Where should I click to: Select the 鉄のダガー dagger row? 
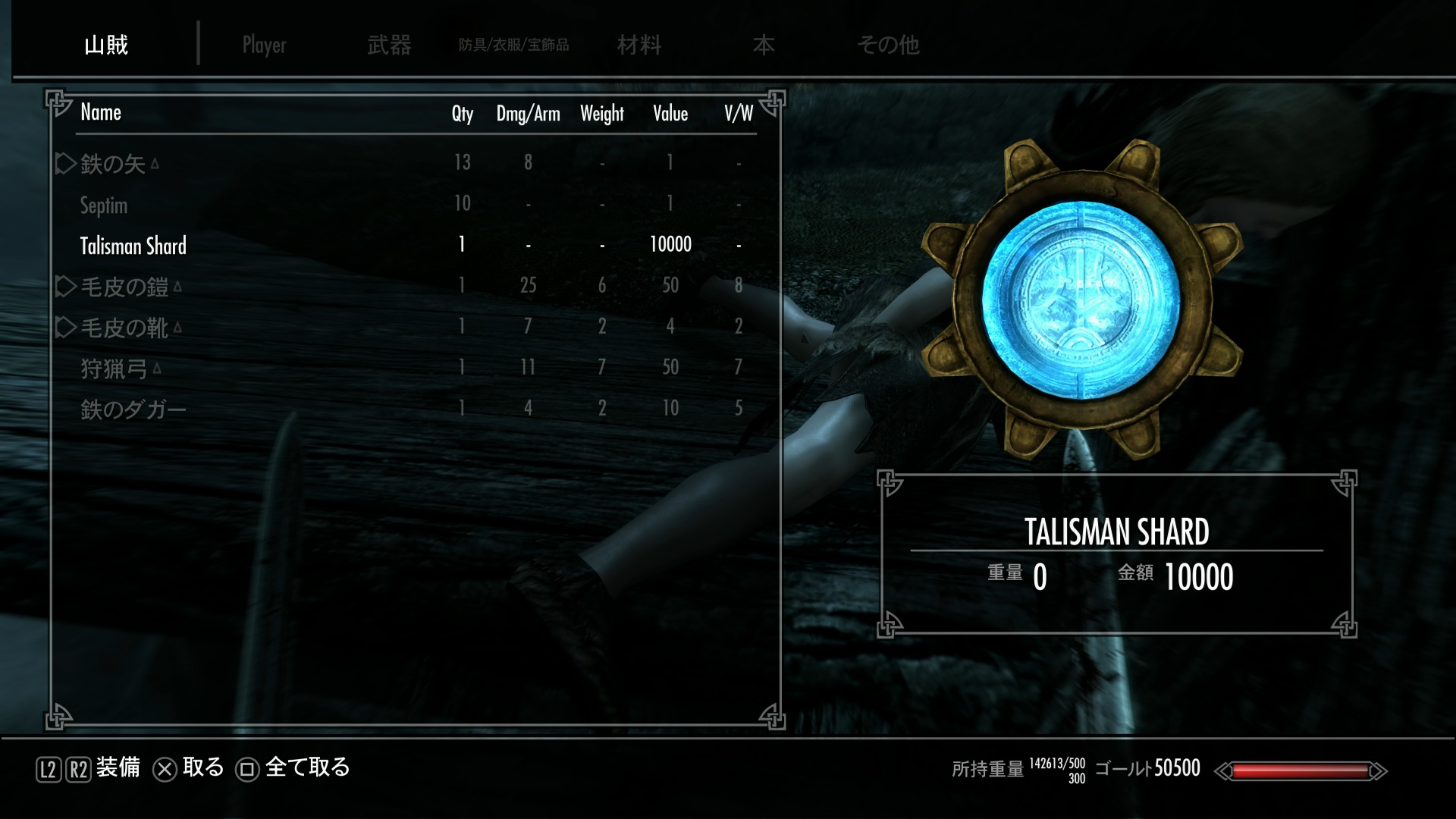pyautogui.click(x=133, y=409)
